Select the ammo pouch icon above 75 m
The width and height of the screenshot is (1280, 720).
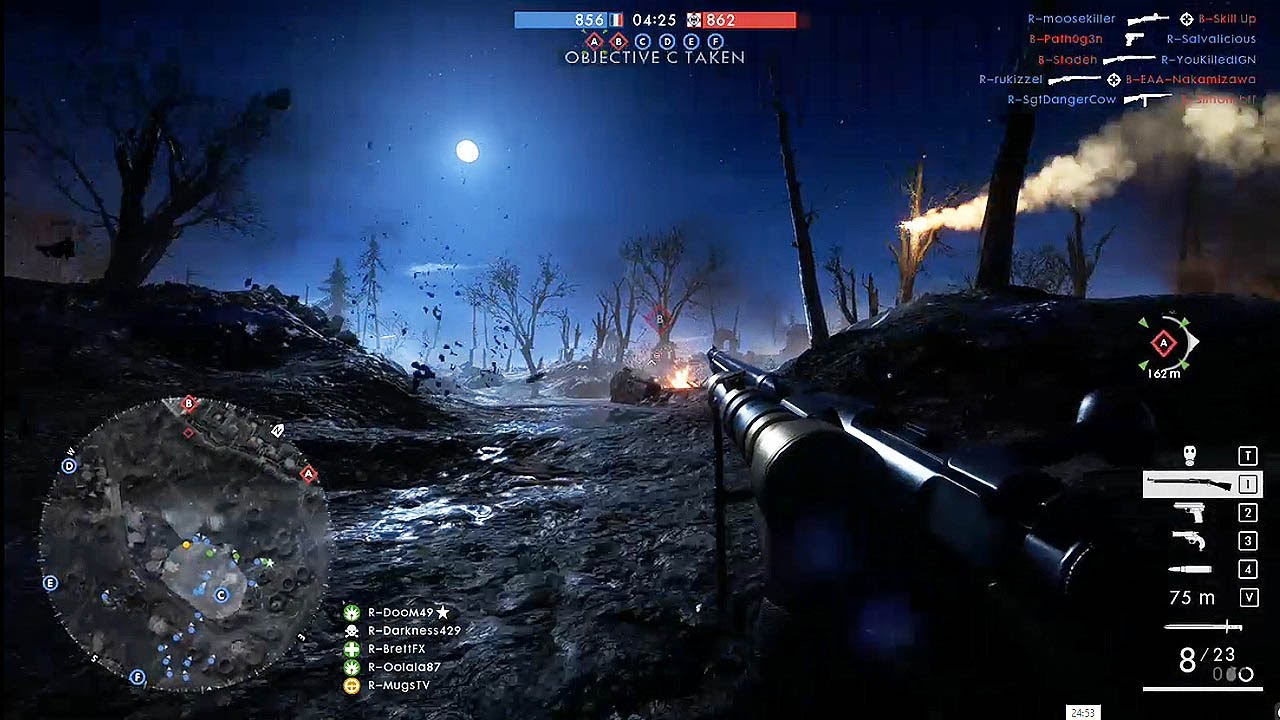tap(1190, 570)
